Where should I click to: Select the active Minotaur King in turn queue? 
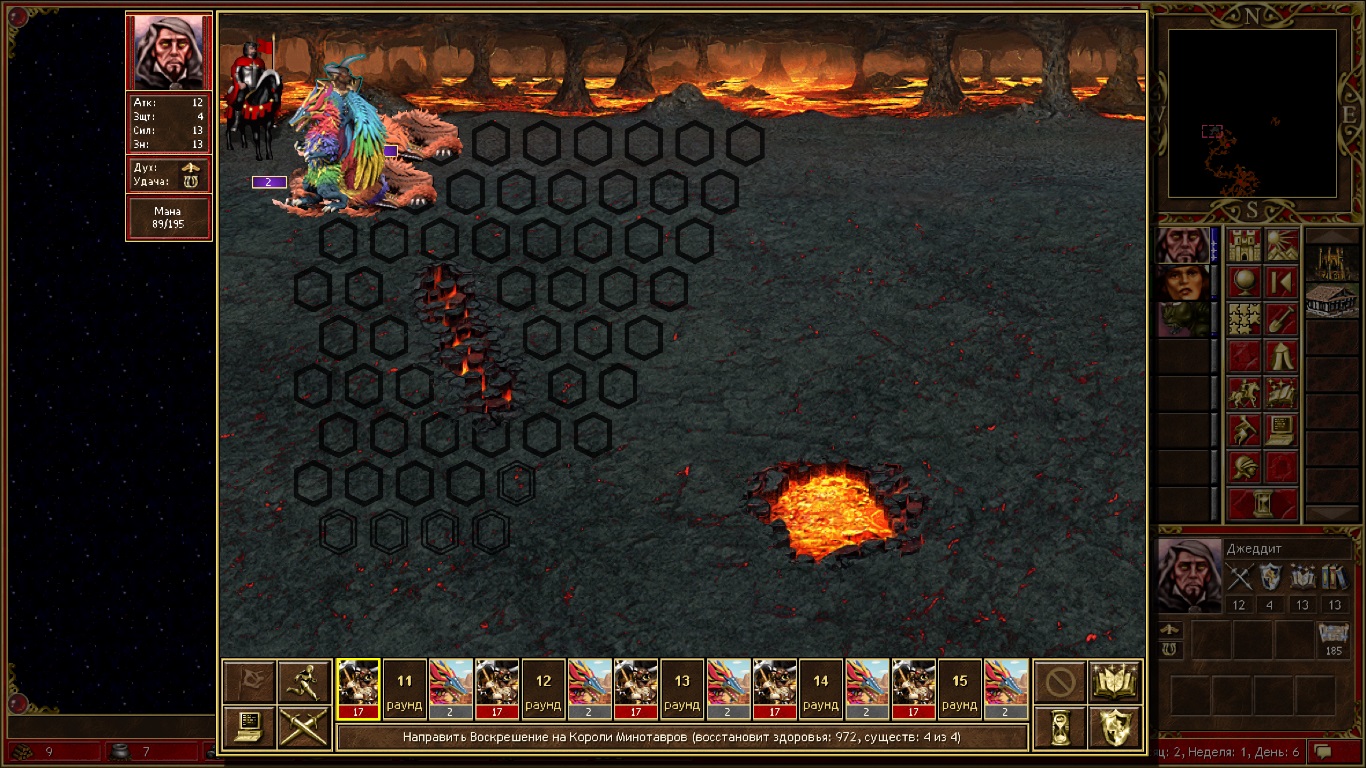click(358, 689)
